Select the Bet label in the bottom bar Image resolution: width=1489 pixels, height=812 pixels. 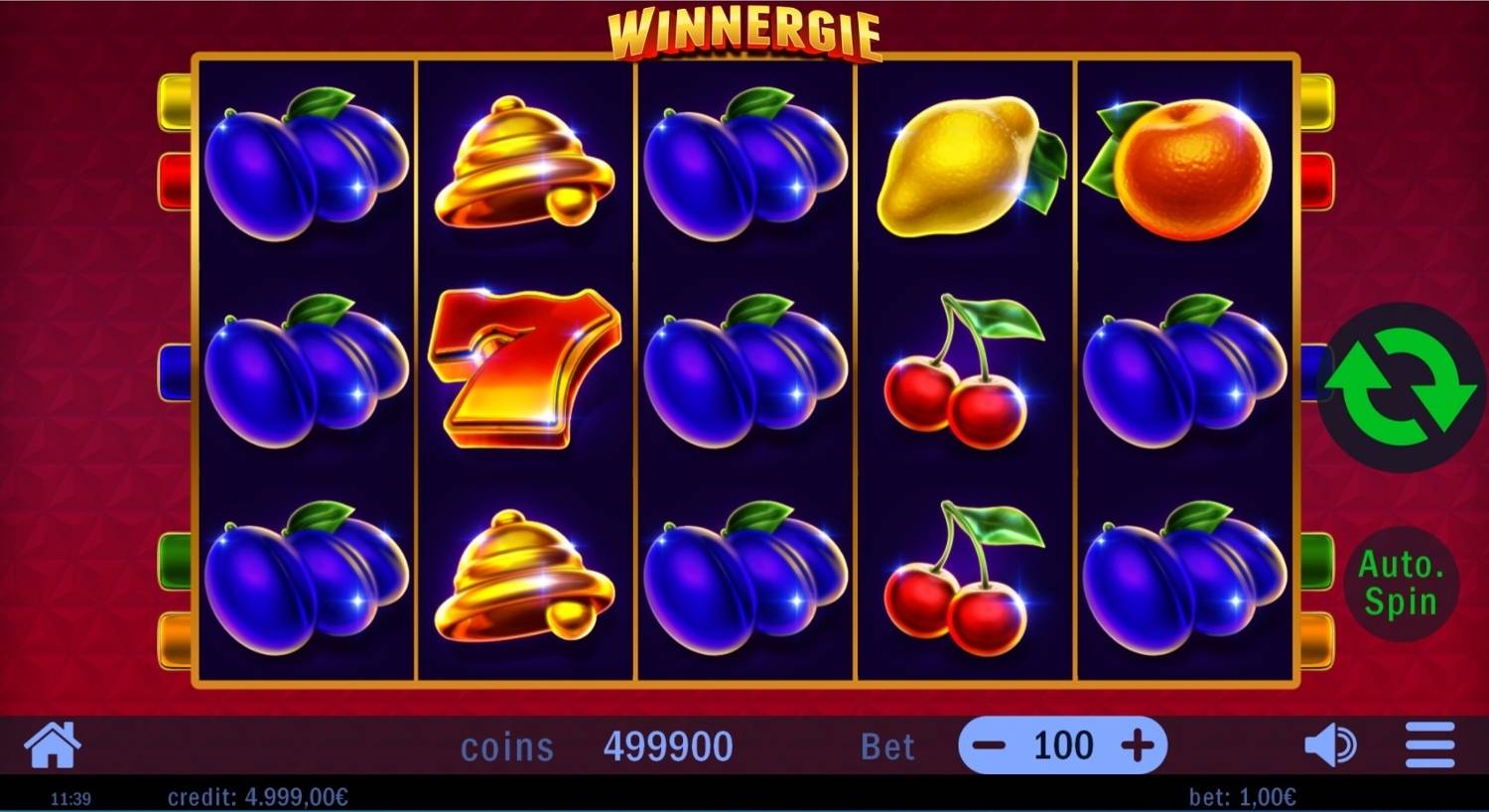888,746
